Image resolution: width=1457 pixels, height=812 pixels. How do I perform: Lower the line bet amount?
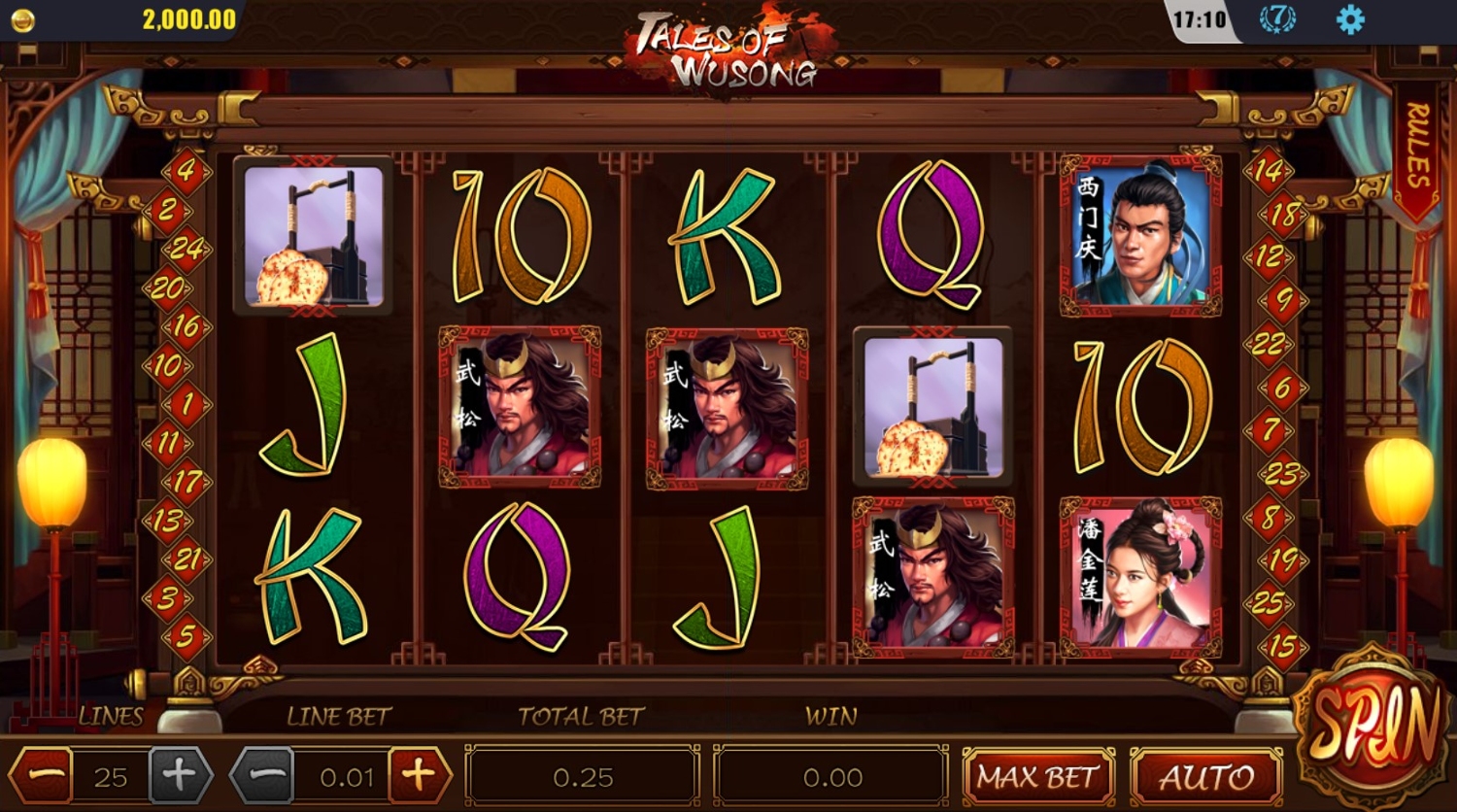[263, 776]
